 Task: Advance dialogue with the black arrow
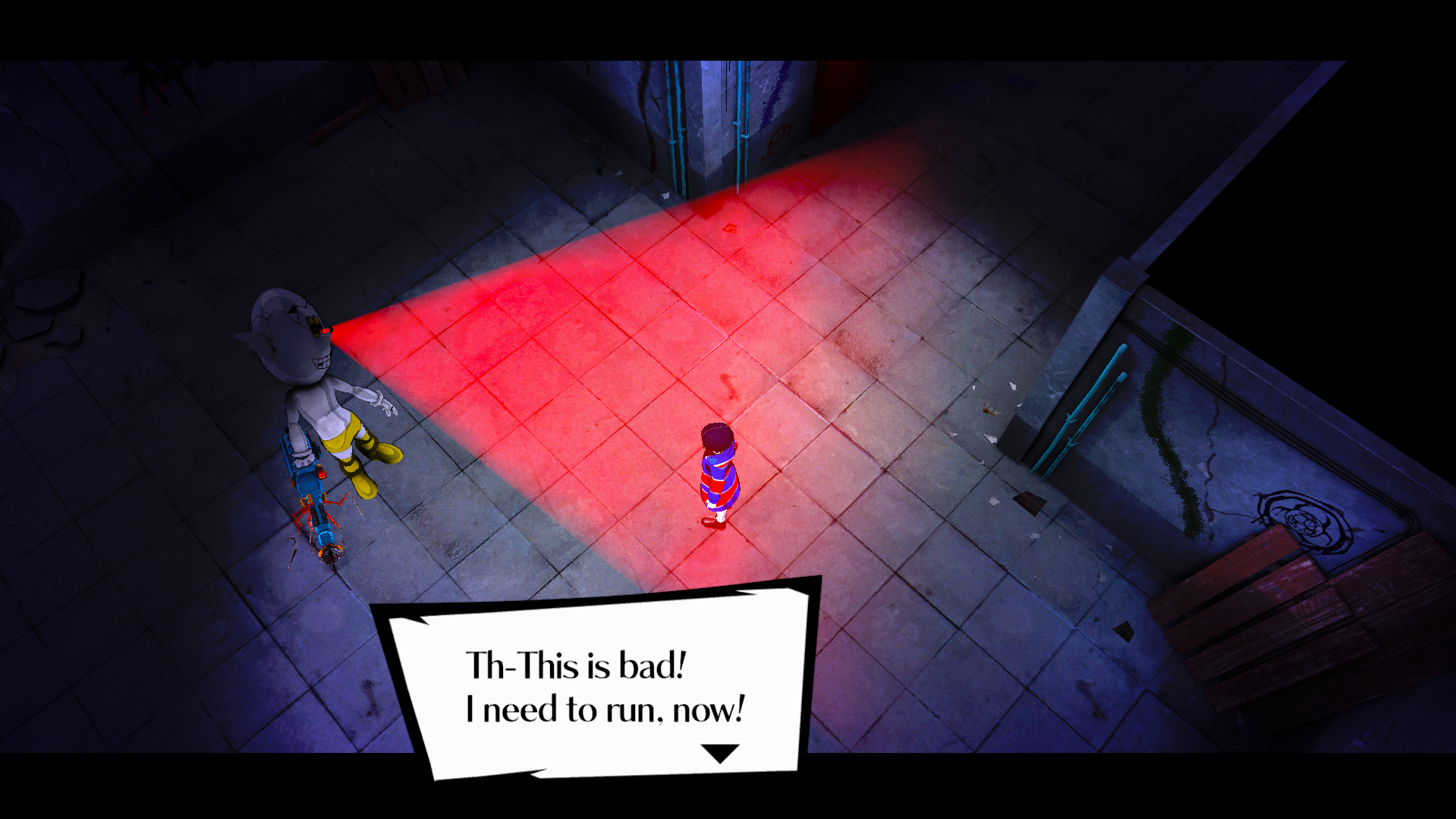pyautogui.click(x=719, y=753)
